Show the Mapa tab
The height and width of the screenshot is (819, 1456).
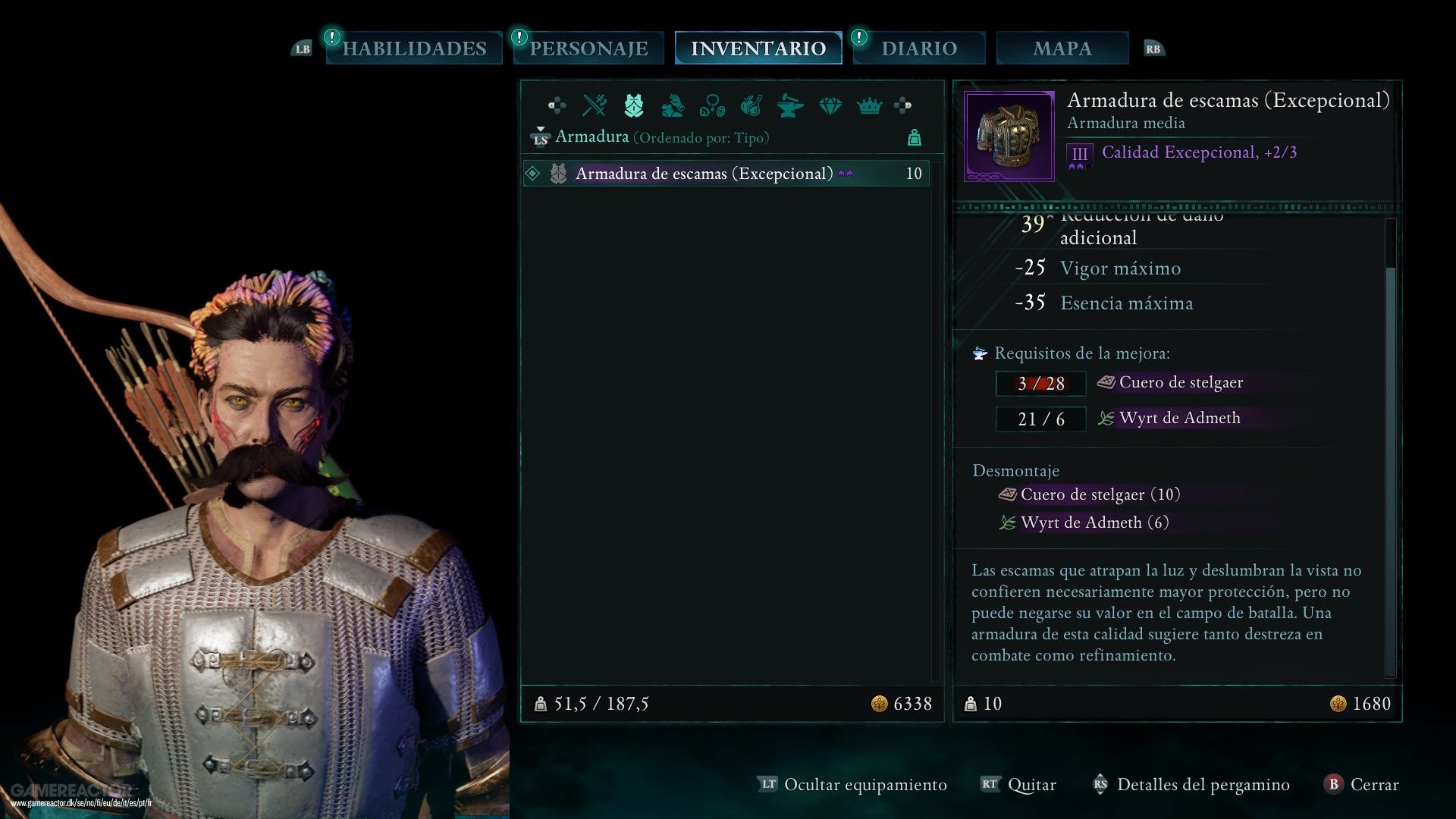click(1062, 49)
